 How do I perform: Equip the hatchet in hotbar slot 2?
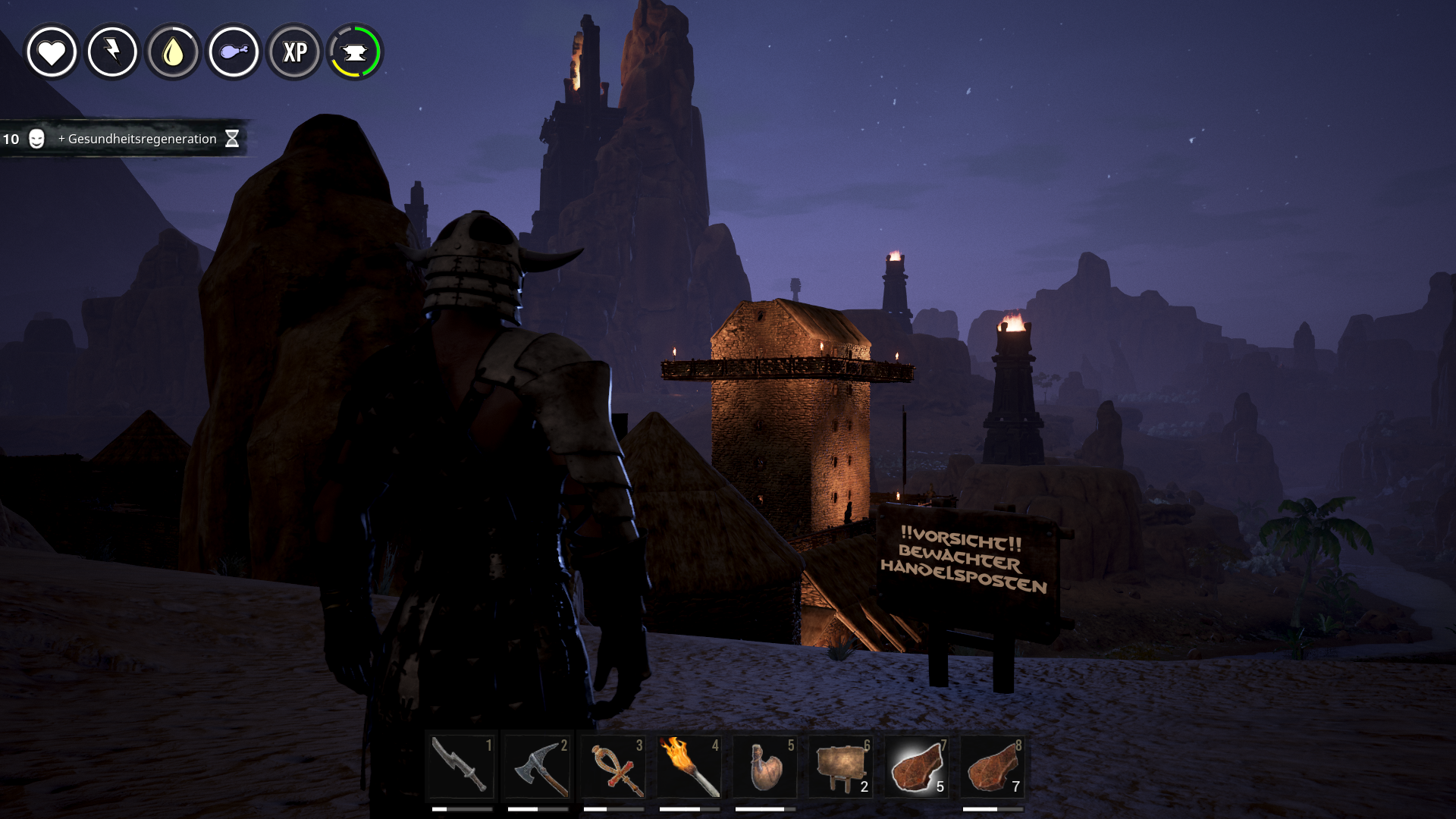(x=537, y=767)
